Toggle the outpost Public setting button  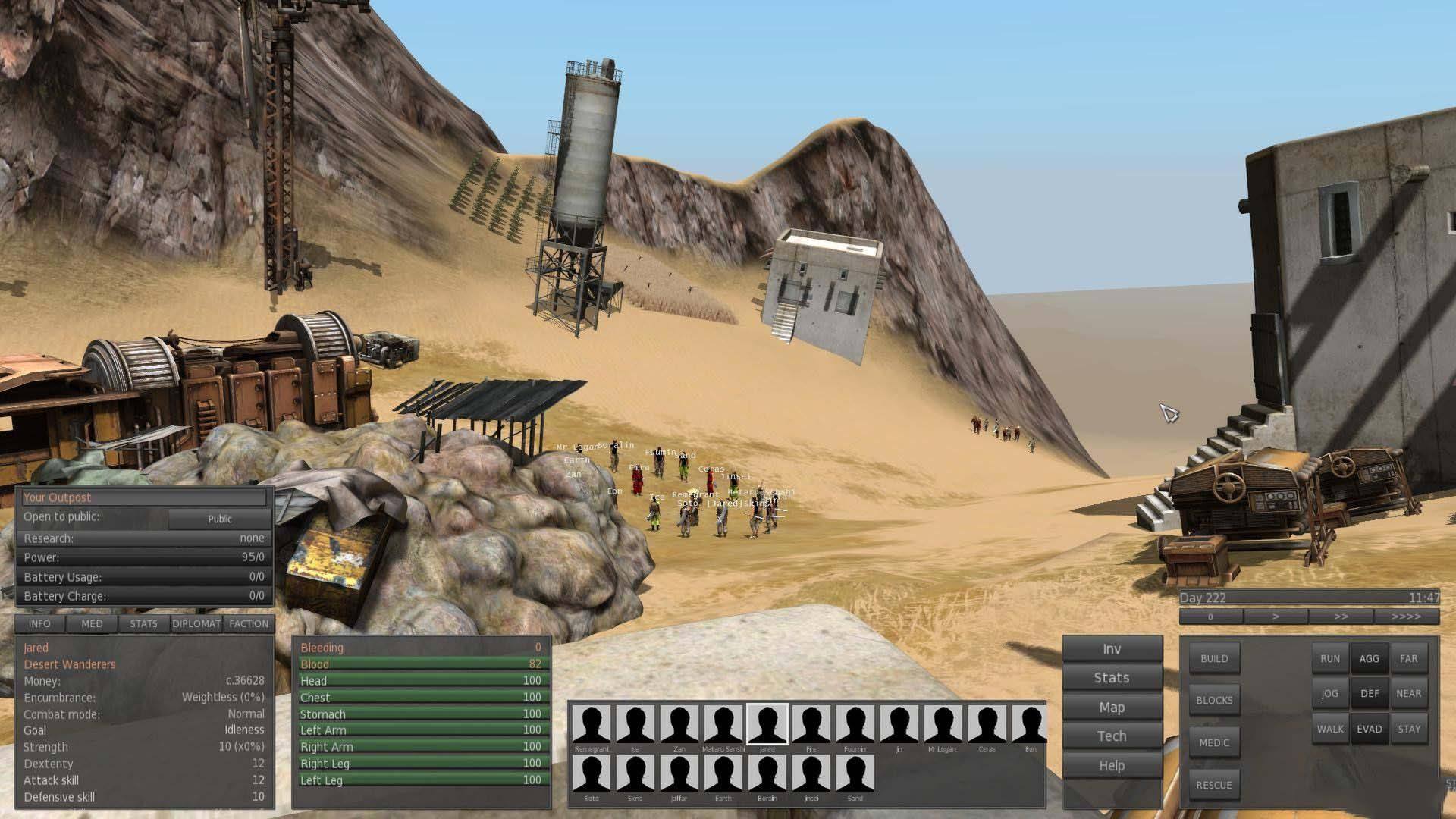click(219, 519)
